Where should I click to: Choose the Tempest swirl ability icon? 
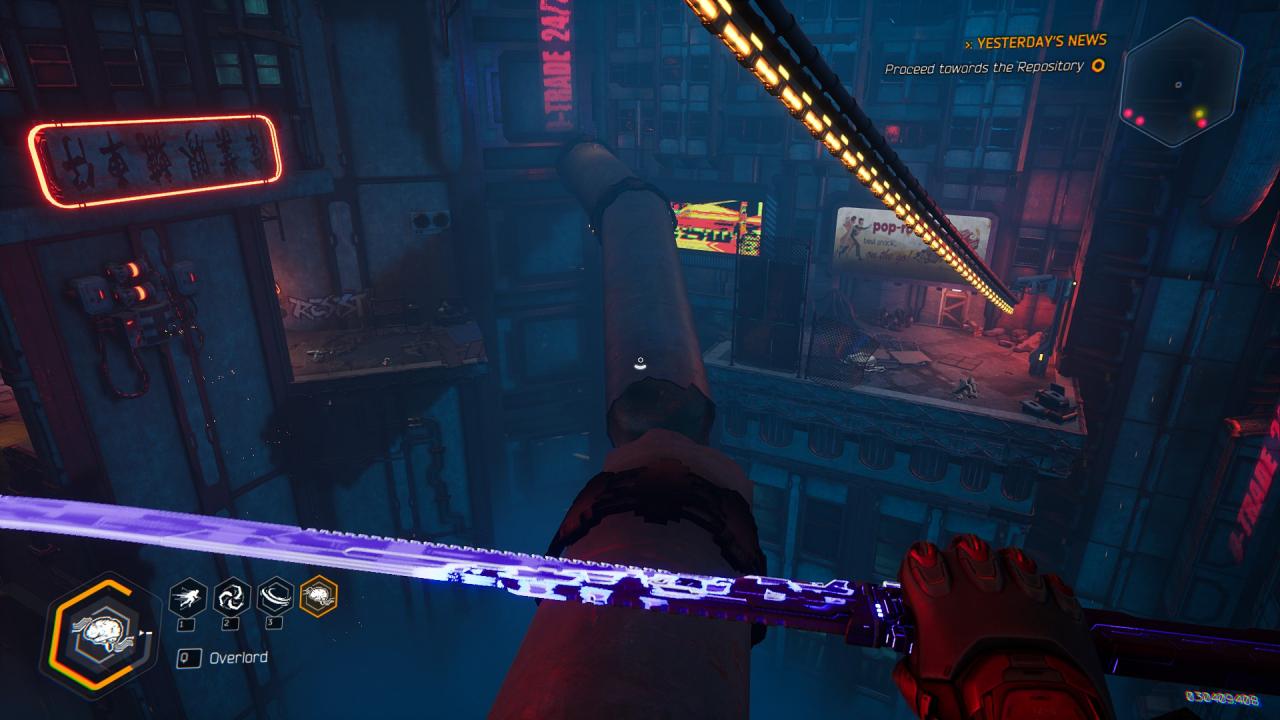click(231, 597)
